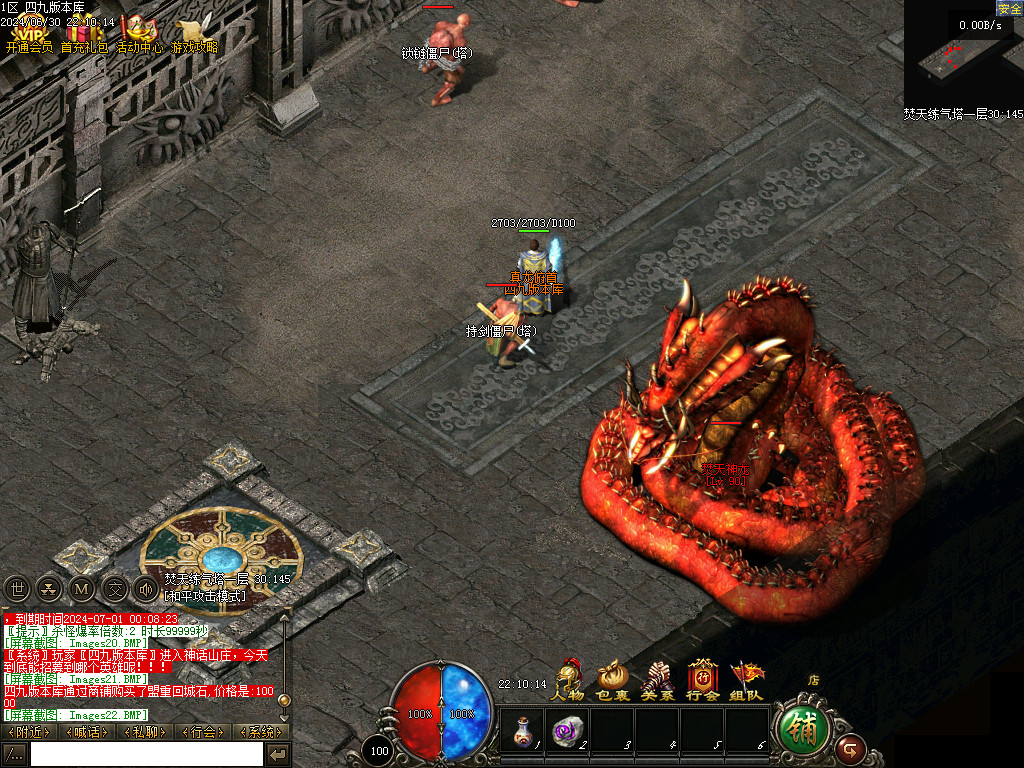Image resolution: width=1024 pixels, height=768 pixels.
Task: Use the return stone in hotbar slot 2
Action: click(567, 728)
